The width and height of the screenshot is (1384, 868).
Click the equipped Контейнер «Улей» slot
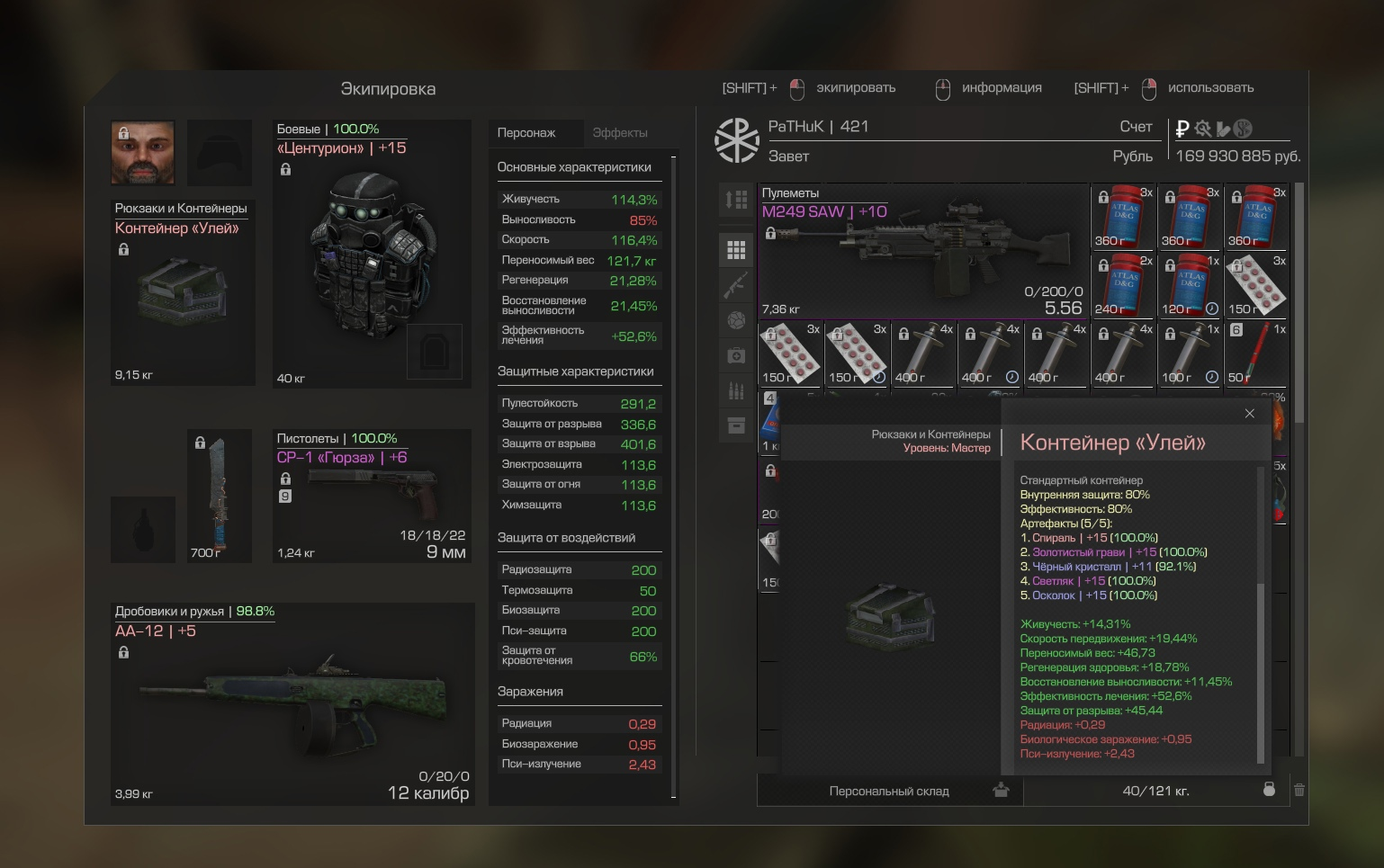coord(183,293)
